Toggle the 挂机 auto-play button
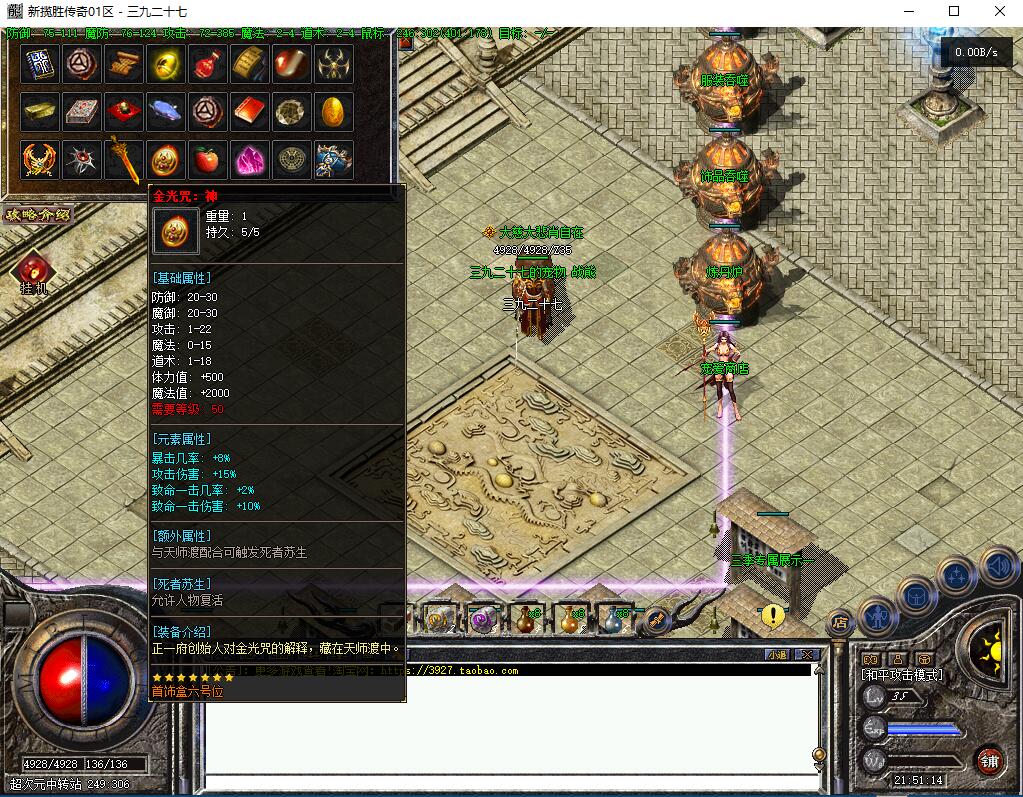 point(33,272)
